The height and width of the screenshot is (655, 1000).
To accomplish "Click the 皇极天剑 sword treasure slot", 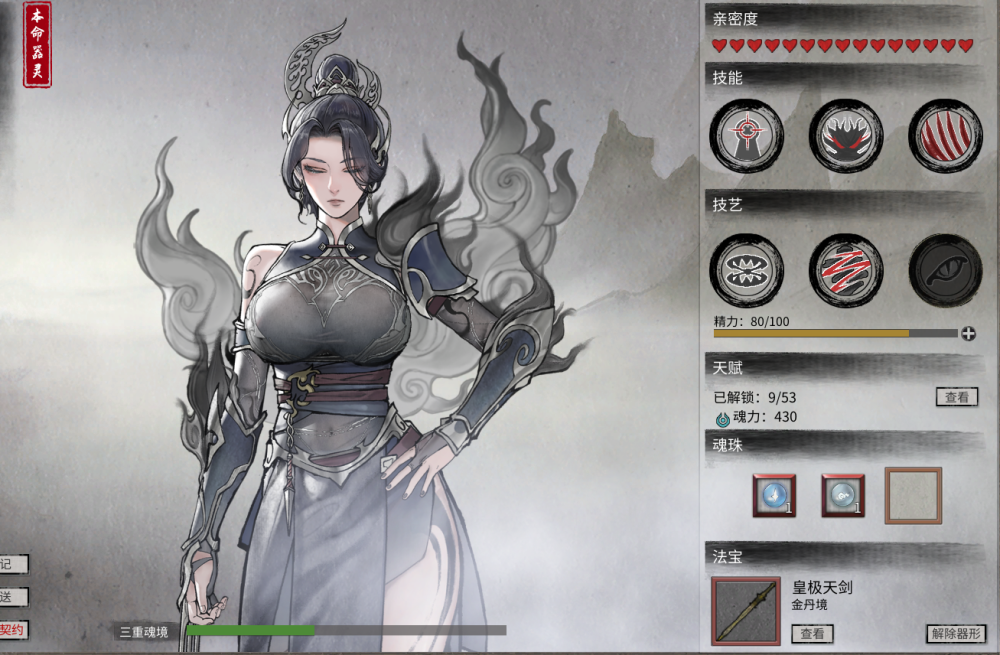I will point(746,611).
